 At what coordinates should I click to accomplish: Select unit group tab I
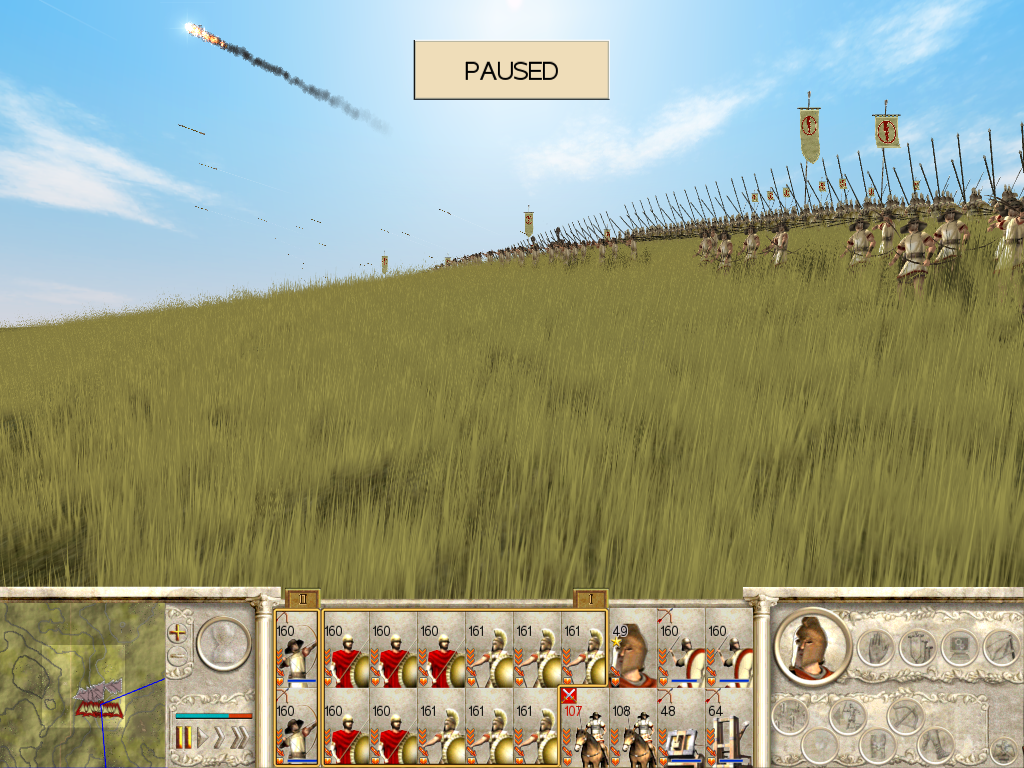tap(590, 599)
